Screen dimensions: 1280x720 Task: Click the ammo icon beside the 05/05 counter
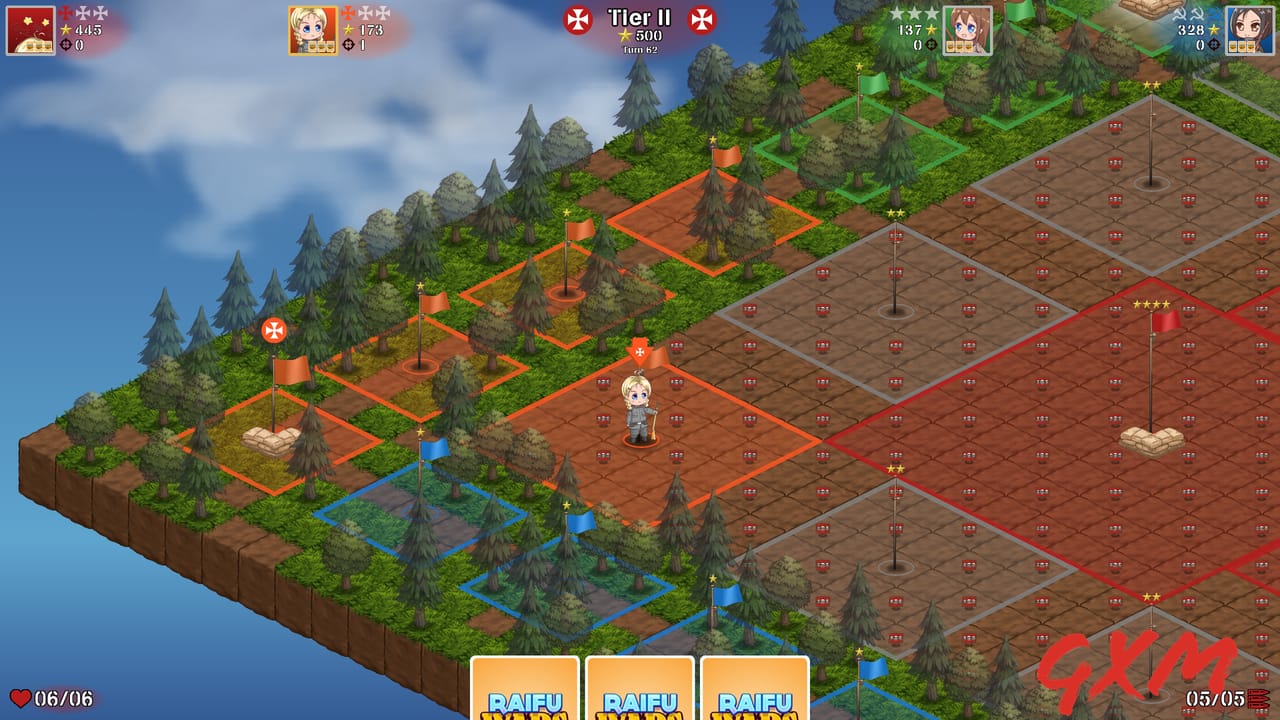tap(1258, 697)
